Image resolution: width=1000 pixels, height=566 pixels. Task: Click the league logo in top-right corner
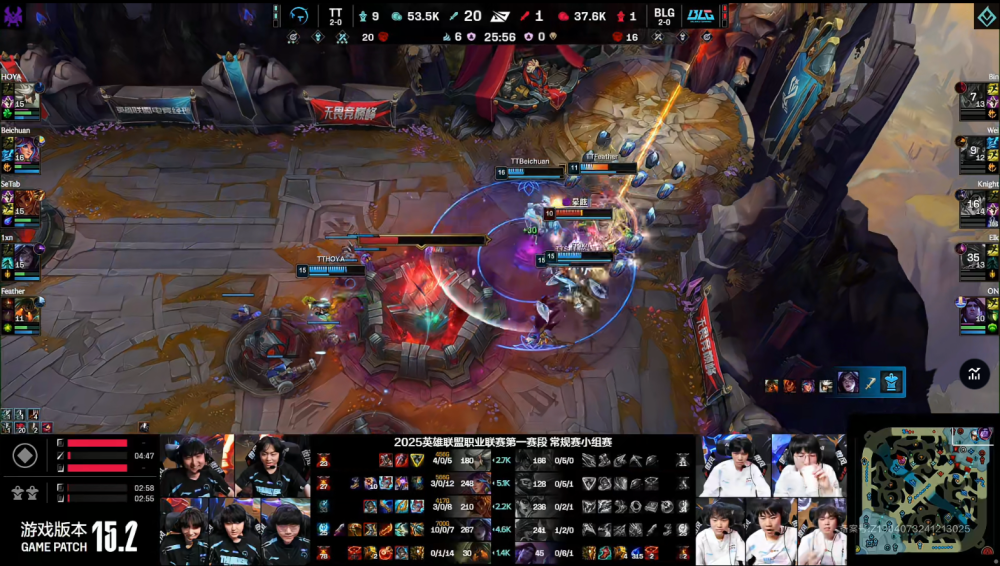coord(985,16)
